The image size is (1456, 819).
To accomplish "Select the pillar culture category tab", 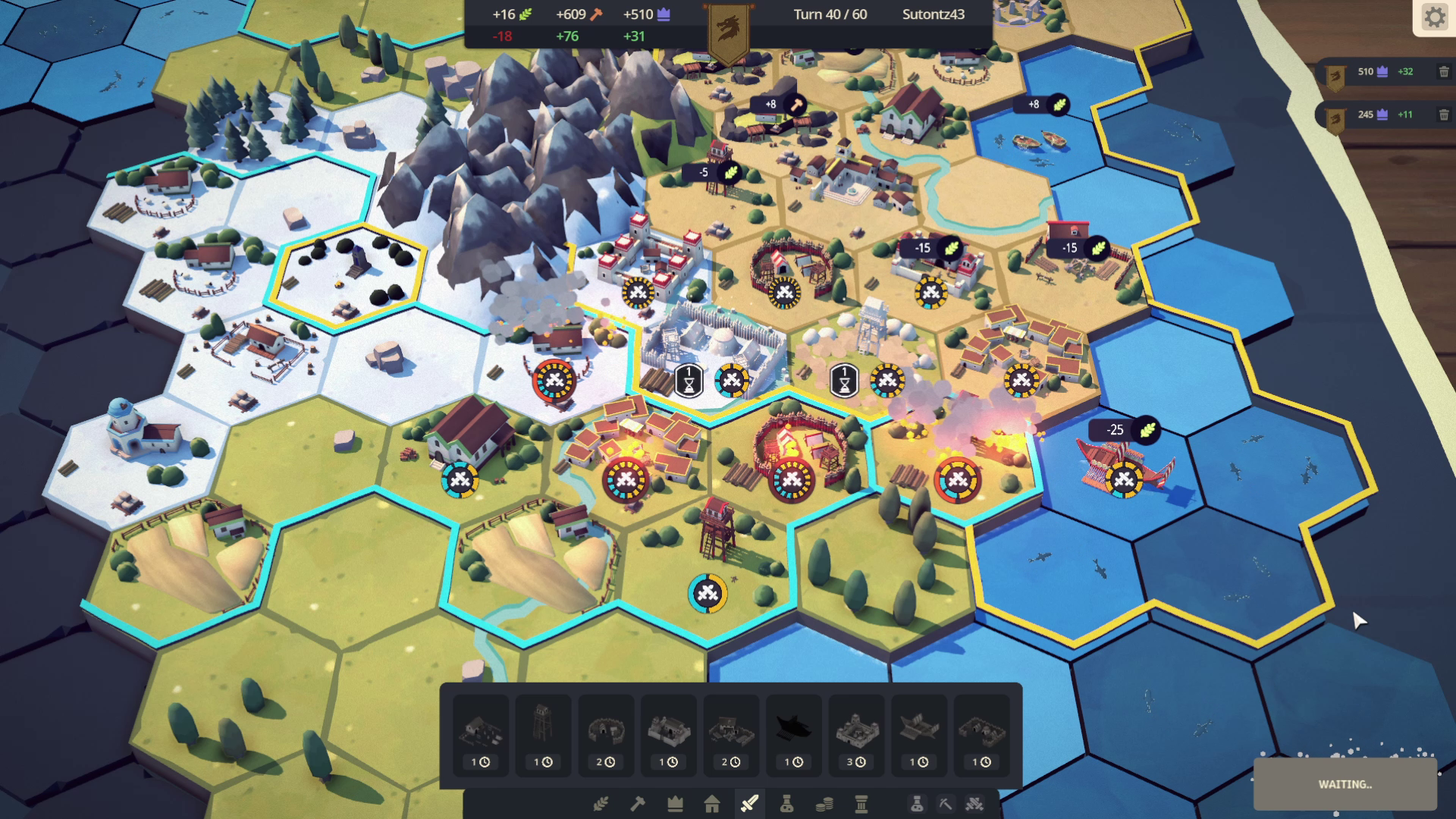I will tap(861, 804).
